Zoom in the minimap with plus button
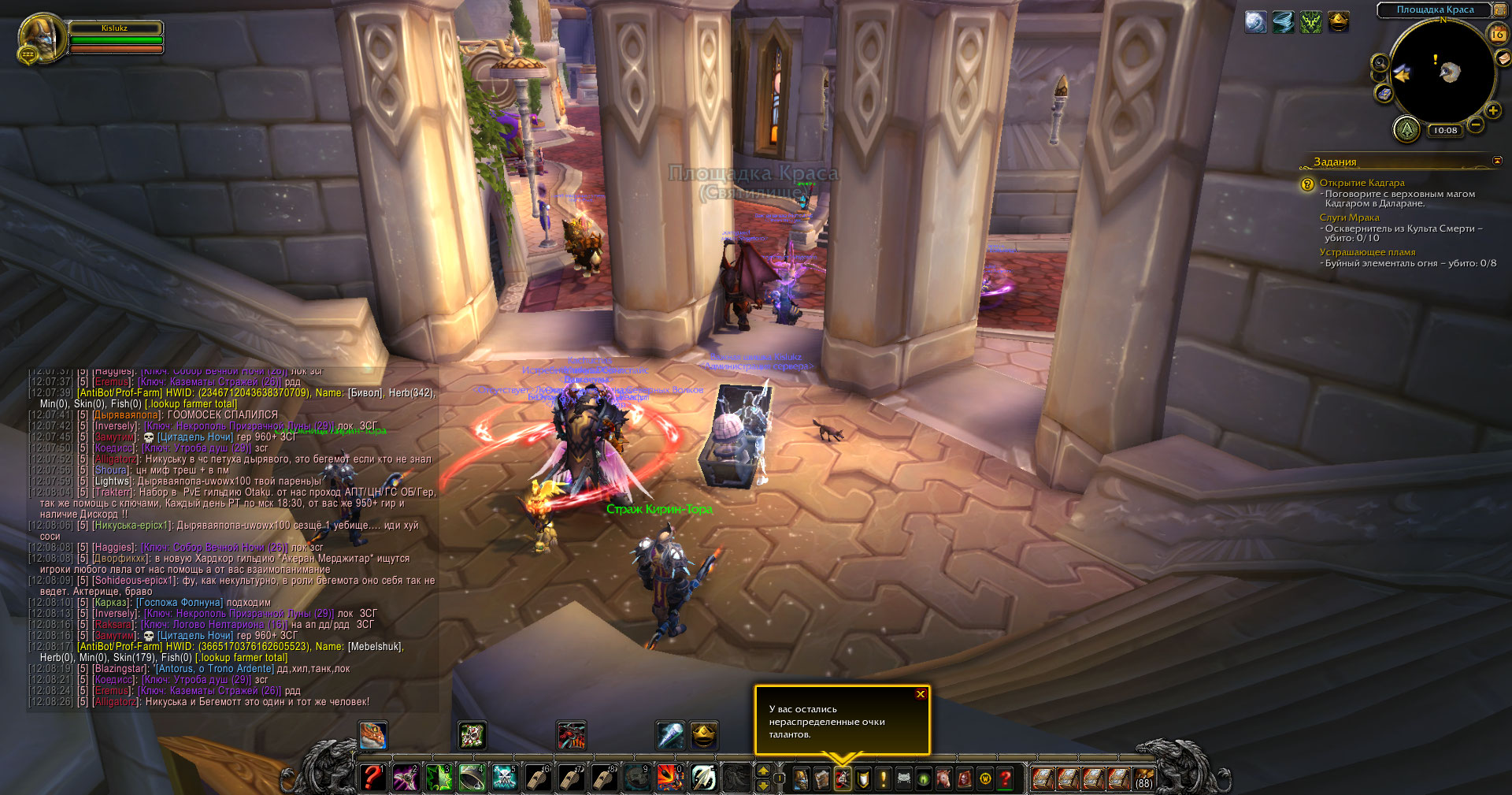The image size is (1512, 795). [1492, 111]
